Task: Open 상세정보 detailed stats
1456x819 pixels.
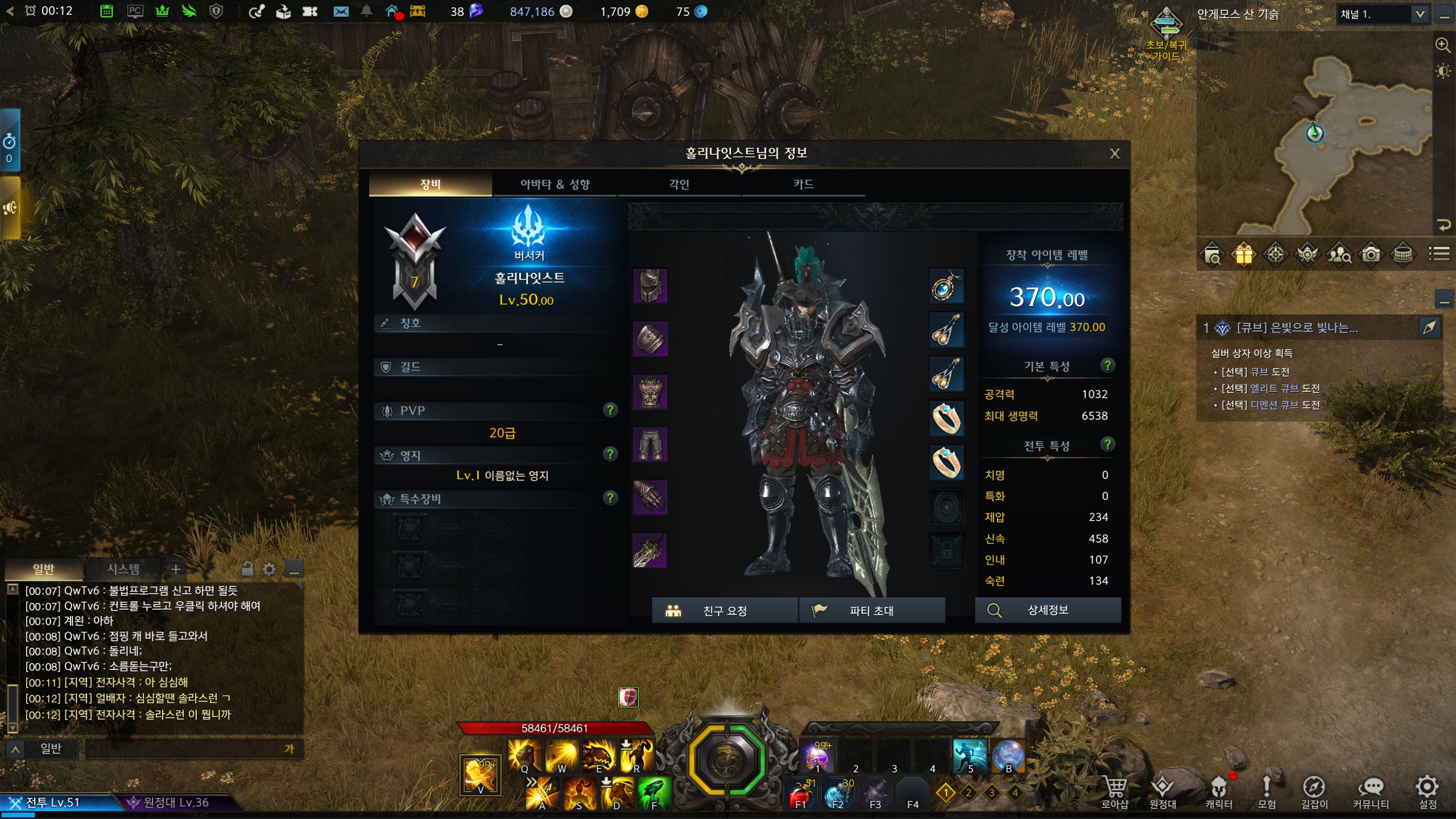Action: click(x=1048, y=610)
